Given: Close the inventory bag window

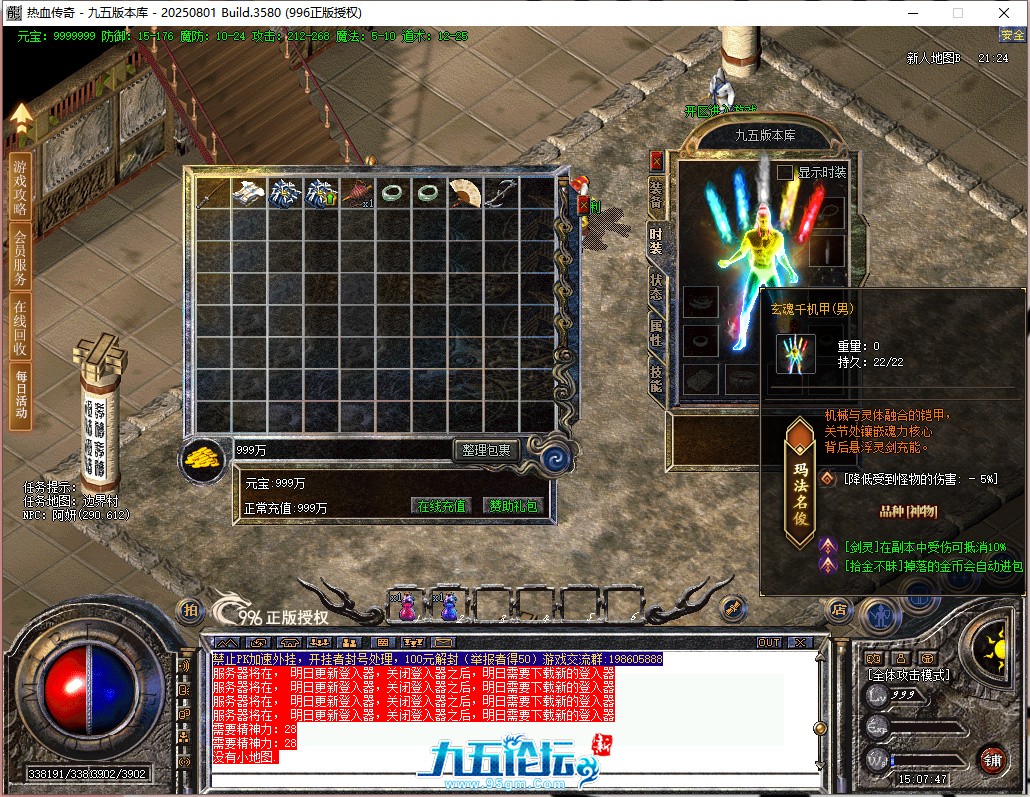Looking at the screenshot, I should [x=584, y=205].
